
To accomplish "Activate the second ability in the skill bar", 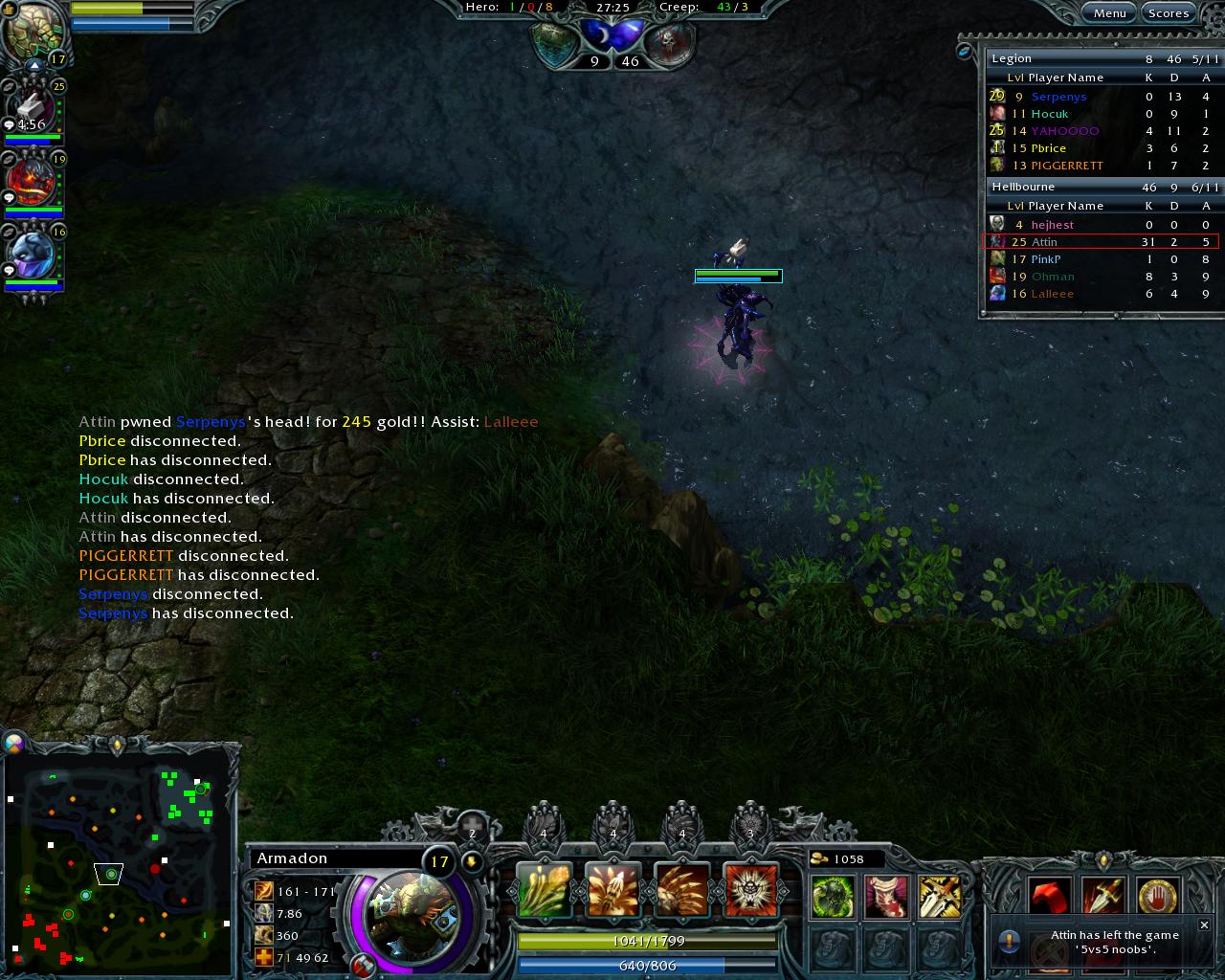I will pos(613,888).
